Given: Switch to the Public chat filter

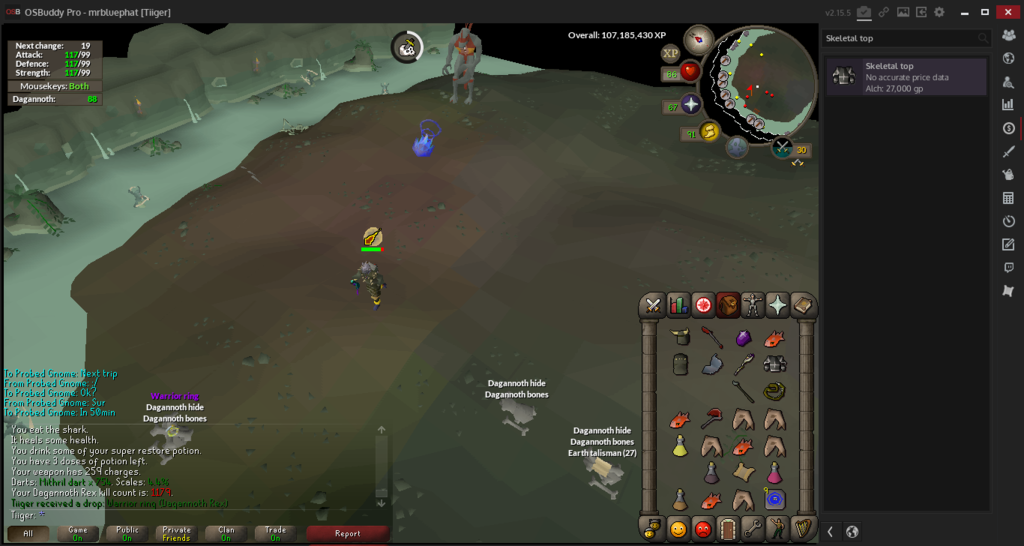Looking at the screenshot, I should [127, 533].
